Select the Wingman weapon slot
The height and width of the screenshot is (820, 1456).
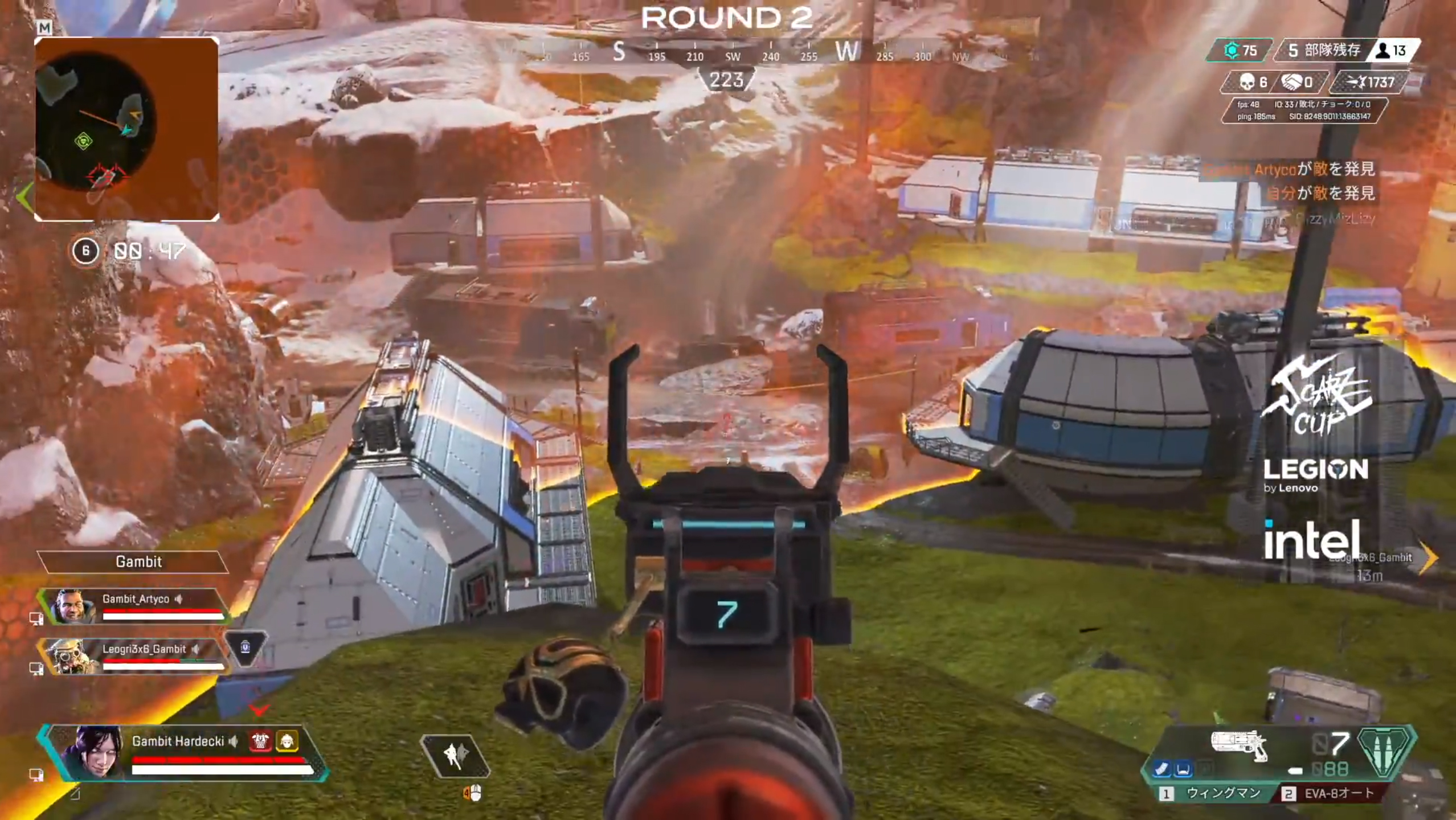1213,793
